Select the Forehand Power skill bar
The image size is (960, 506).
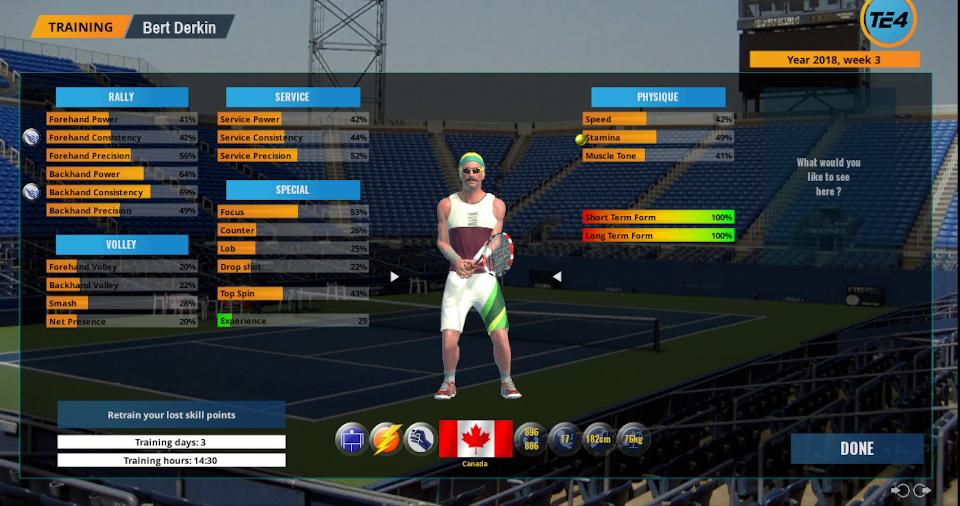click(x=122, y=119)
